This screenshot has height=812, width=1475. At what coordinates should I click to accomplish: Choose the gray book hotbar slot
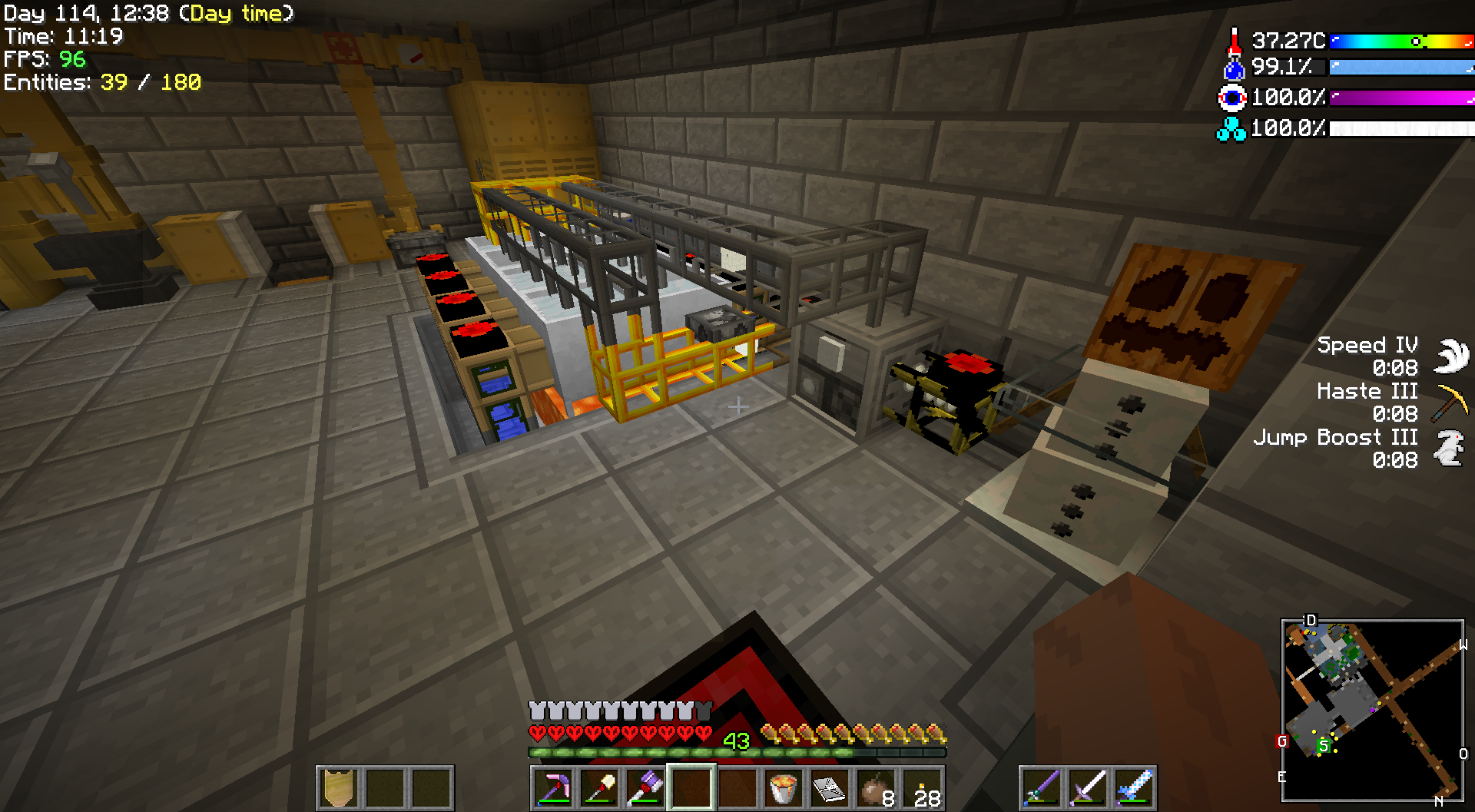829,787
